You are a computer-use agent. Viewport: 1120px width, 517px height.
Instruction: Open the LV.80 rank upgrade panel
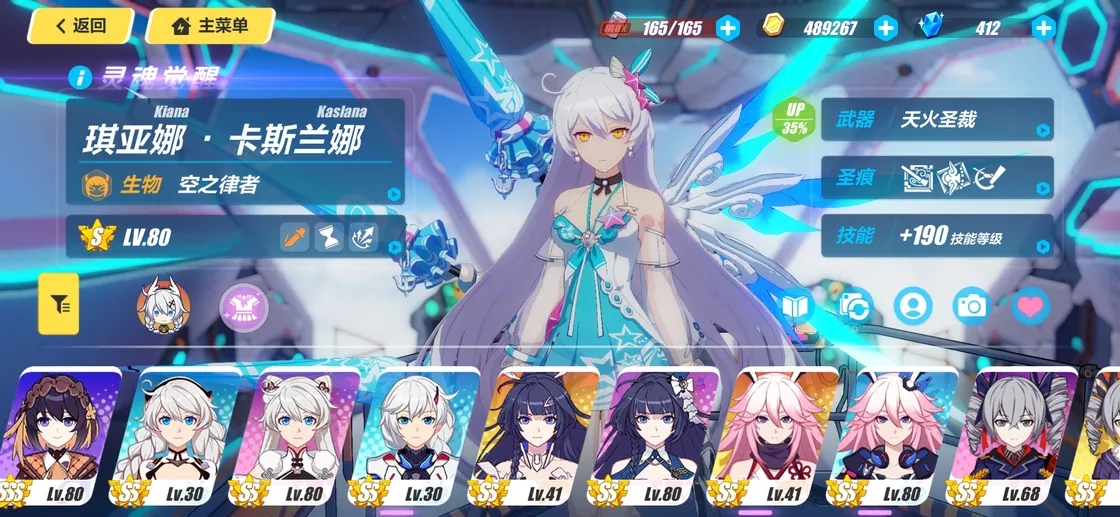click(235, 237)
